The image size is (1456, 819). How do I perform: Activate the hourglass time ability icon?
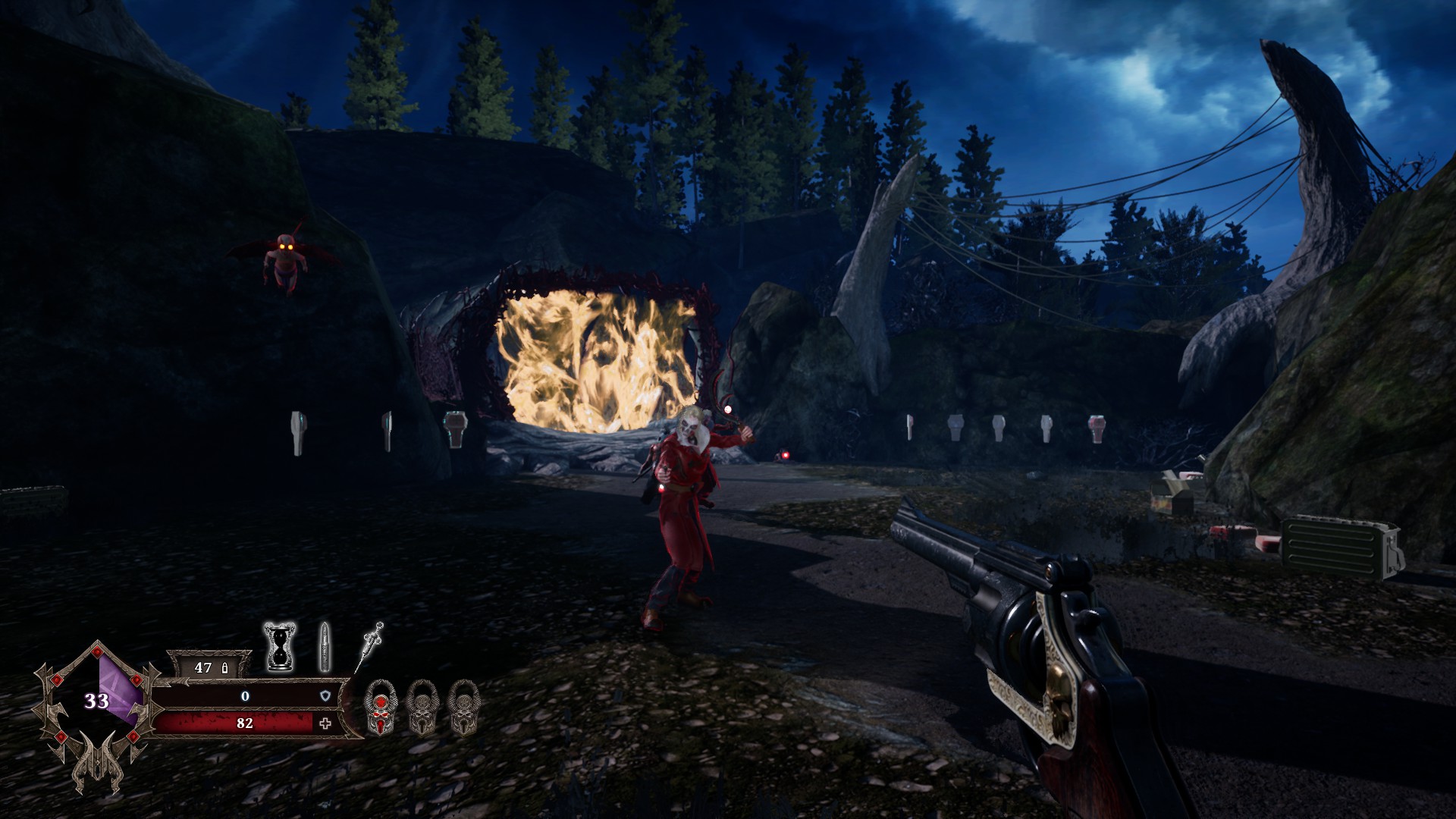click(278, 647)
